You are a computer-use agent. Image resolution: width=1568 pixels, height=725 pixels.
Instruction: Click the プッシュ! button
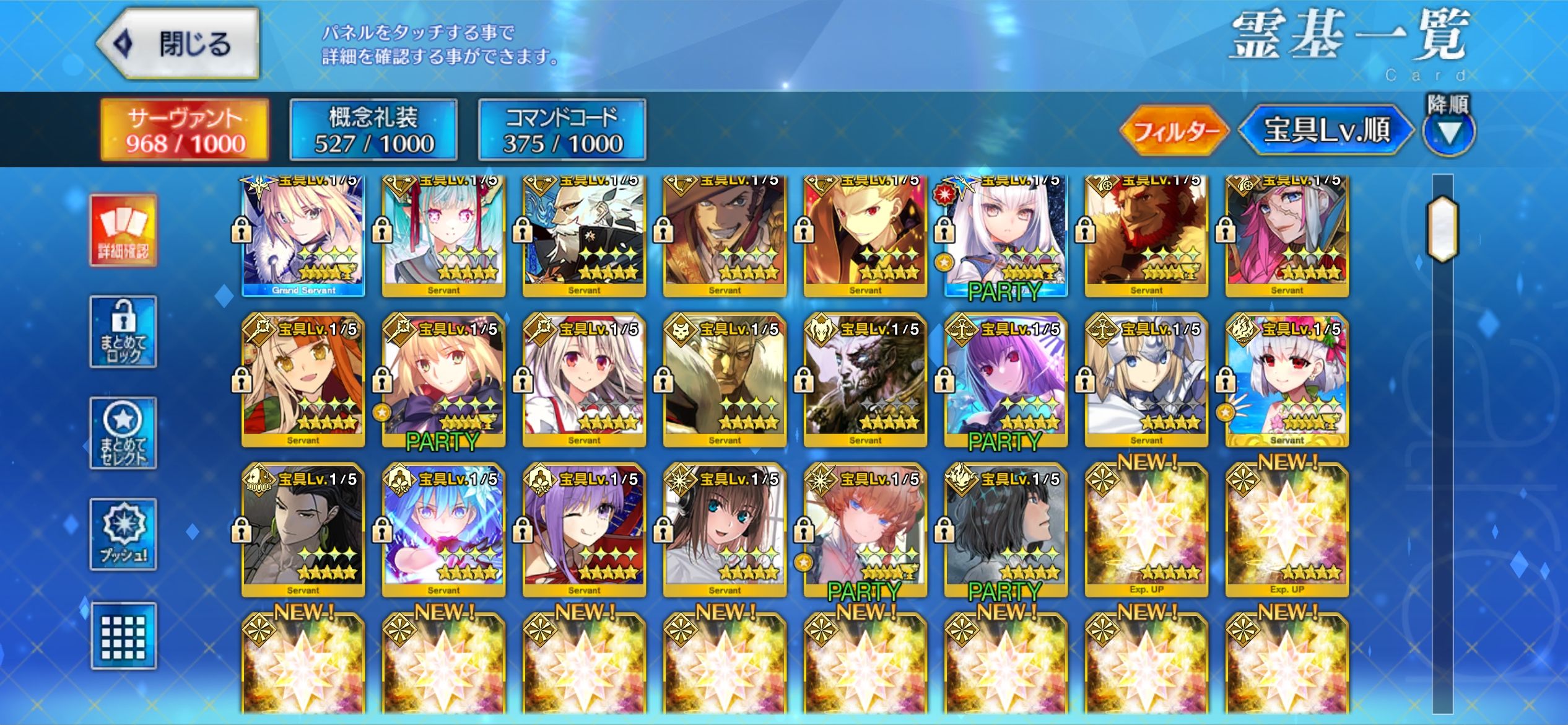[x=123, y=534]
